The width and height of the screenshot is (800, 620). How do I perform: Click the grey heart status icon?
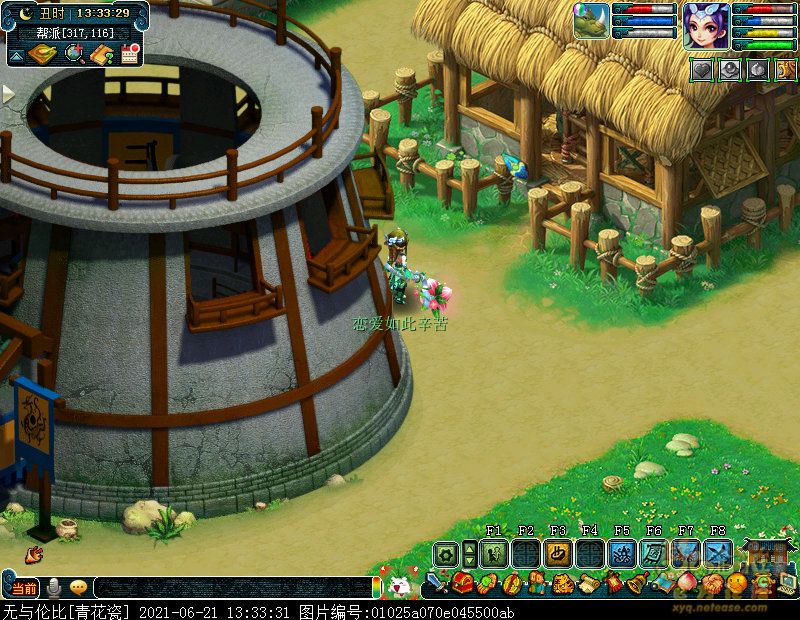click(x=703, y=70)
